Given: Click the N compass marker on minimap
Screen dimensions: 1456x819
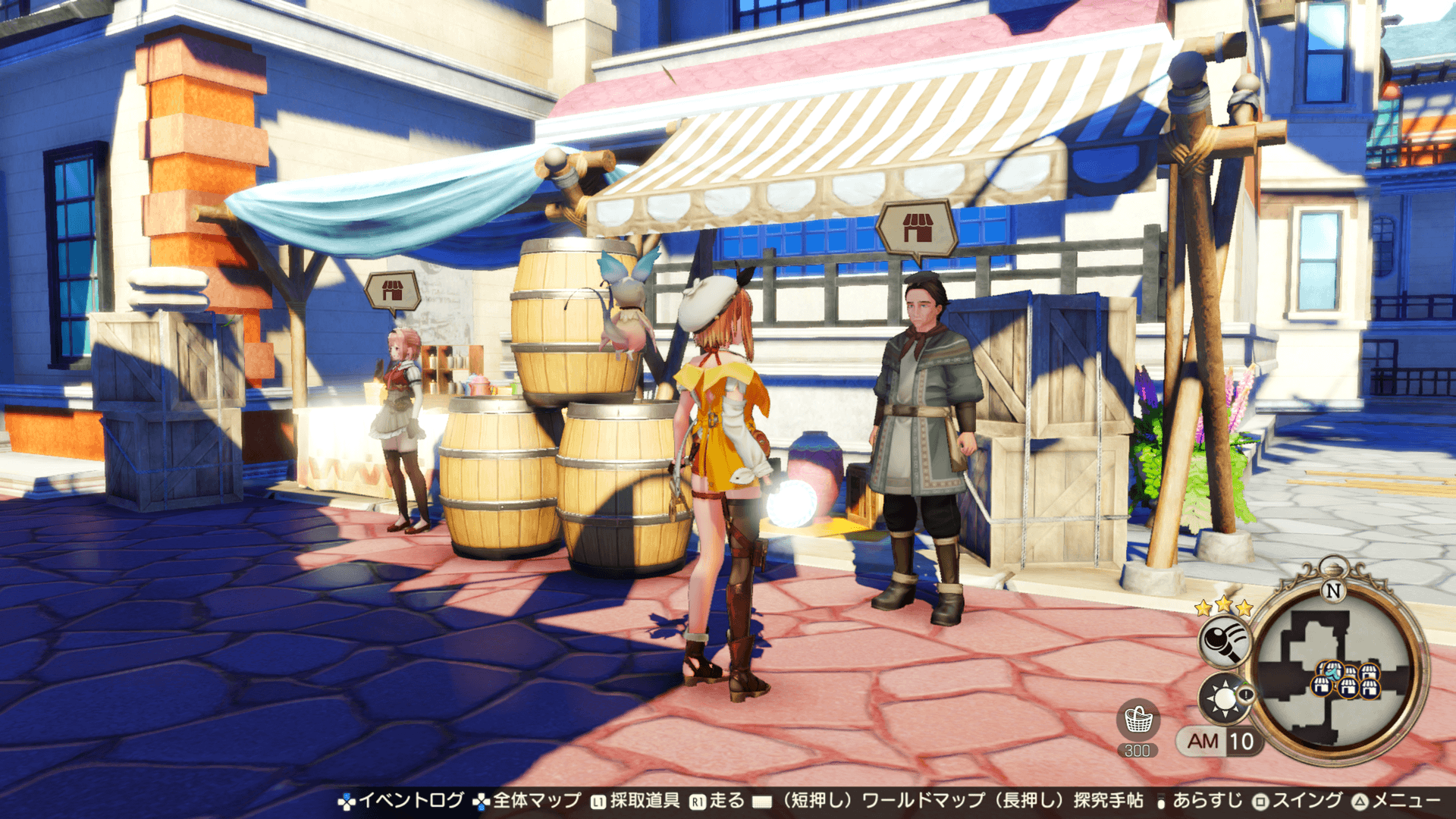Looking at the screenshot, I should pyautogui.click(x=1332, y=590).
